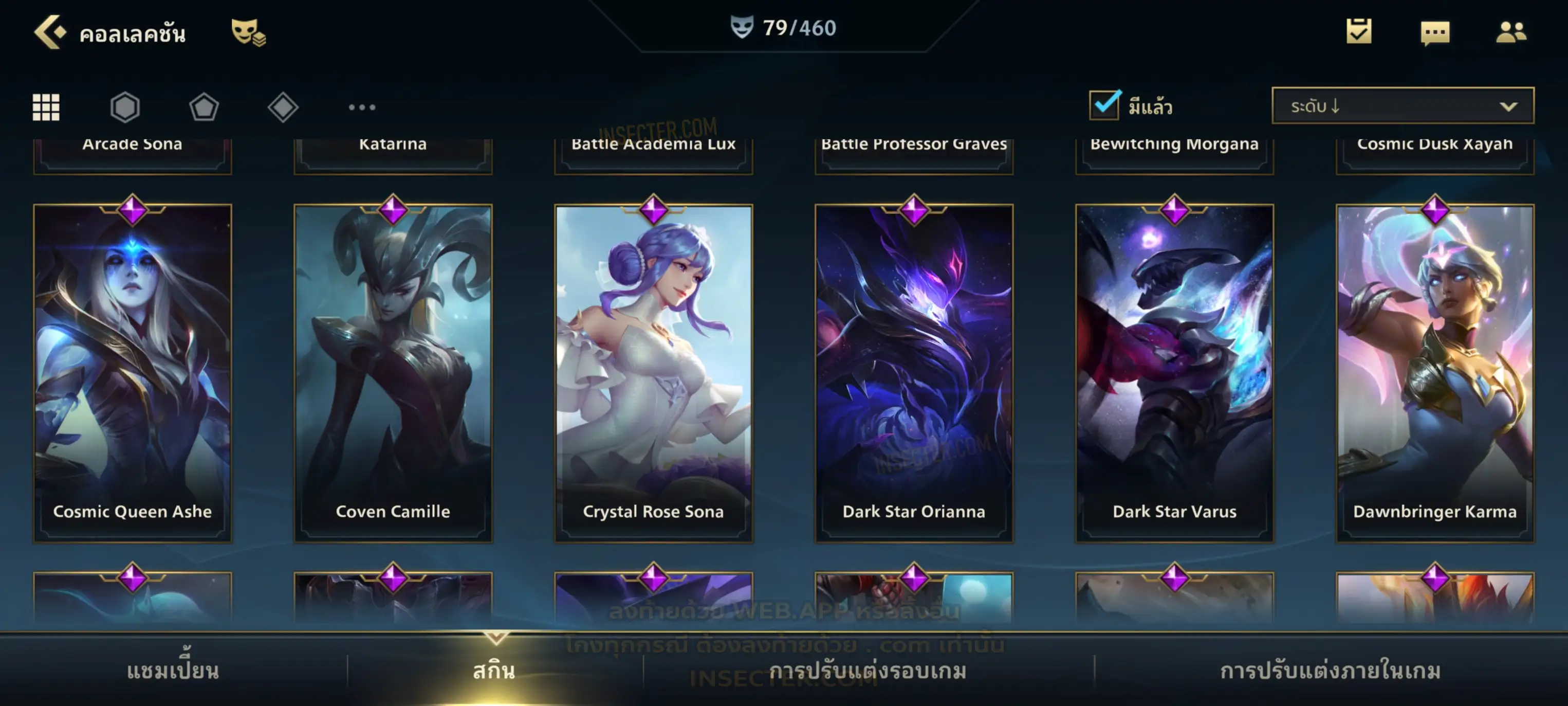Select the Cosmic Queen Ashe skin card
Screen dimensions: 1568x706
point(133,373)
